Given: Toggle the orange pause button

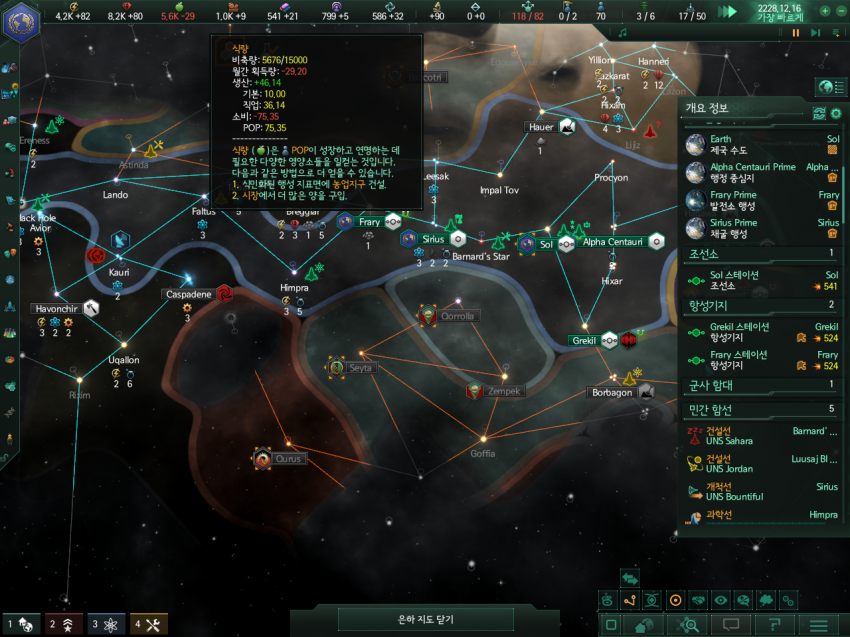Looking at the screenshot, I should (x=796, y=32).
